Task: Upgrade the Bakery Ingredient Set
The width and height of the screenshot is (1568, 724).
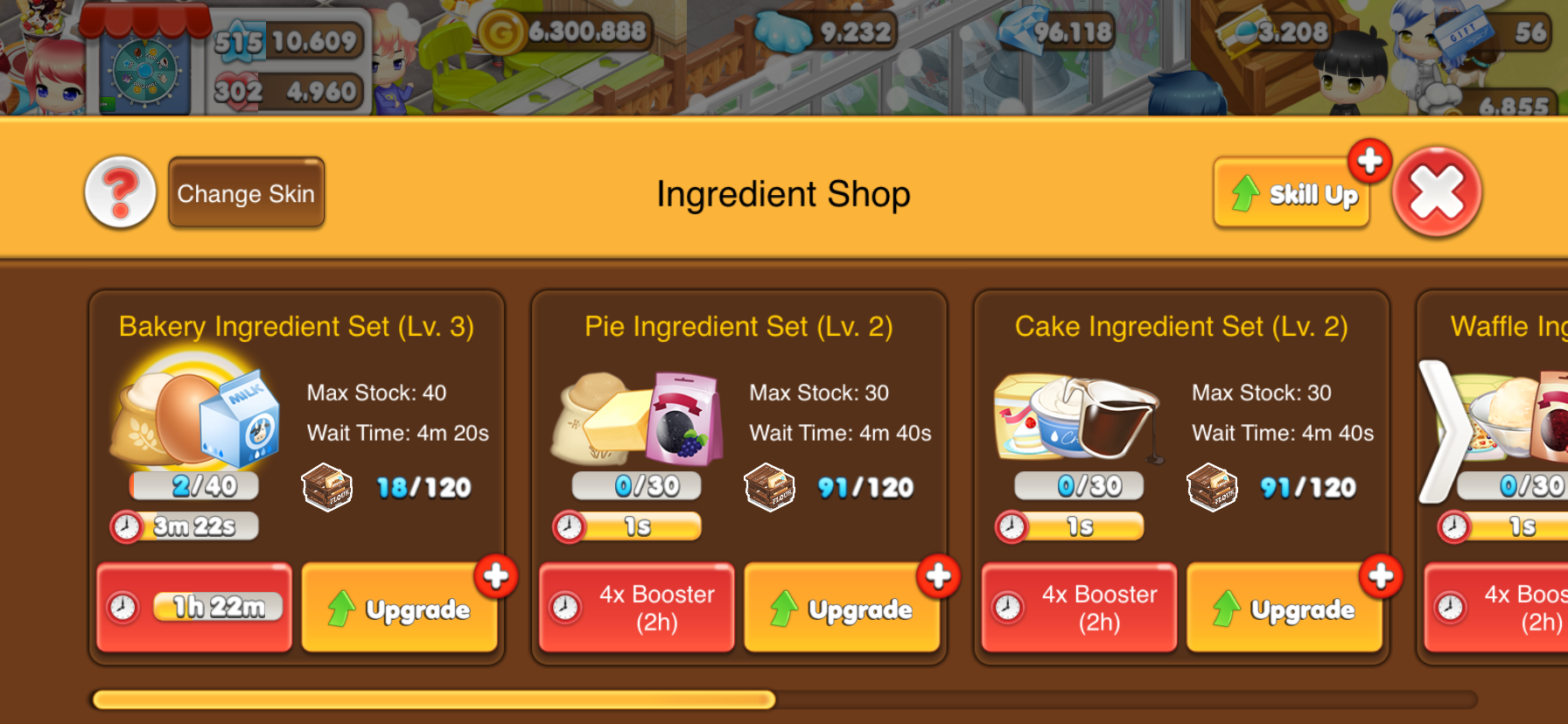Action: click(400, 609)
